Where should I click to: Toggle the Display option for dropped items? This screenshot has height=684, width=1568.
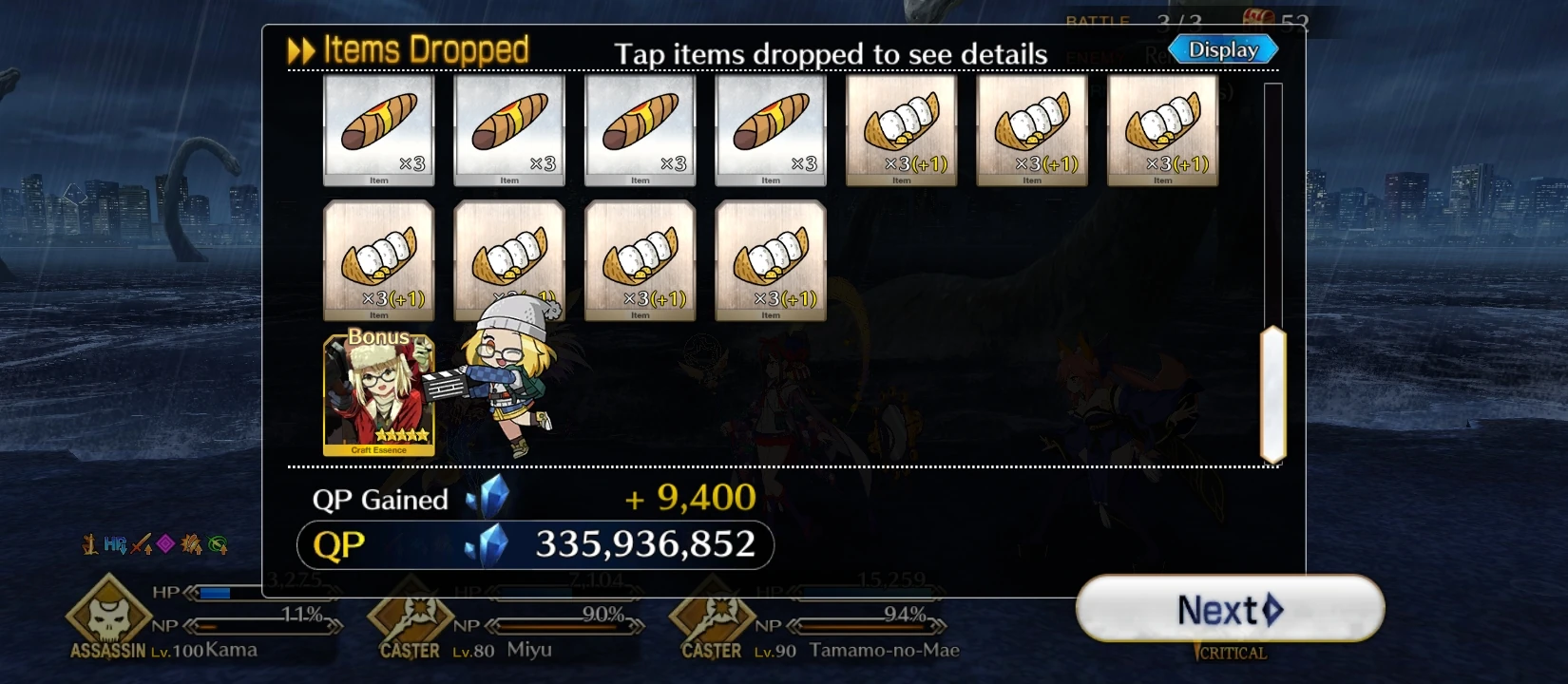pyautogui.click(x=1222, y=48)
